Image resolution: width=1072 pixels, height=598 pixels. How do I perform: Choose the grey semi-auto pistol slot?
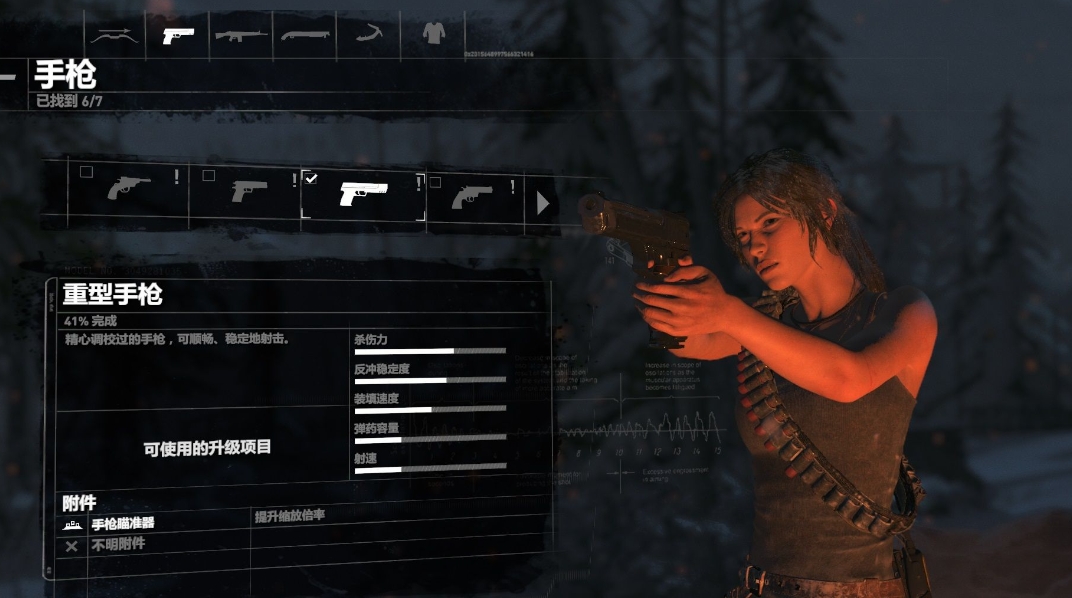tap(249, 190)
